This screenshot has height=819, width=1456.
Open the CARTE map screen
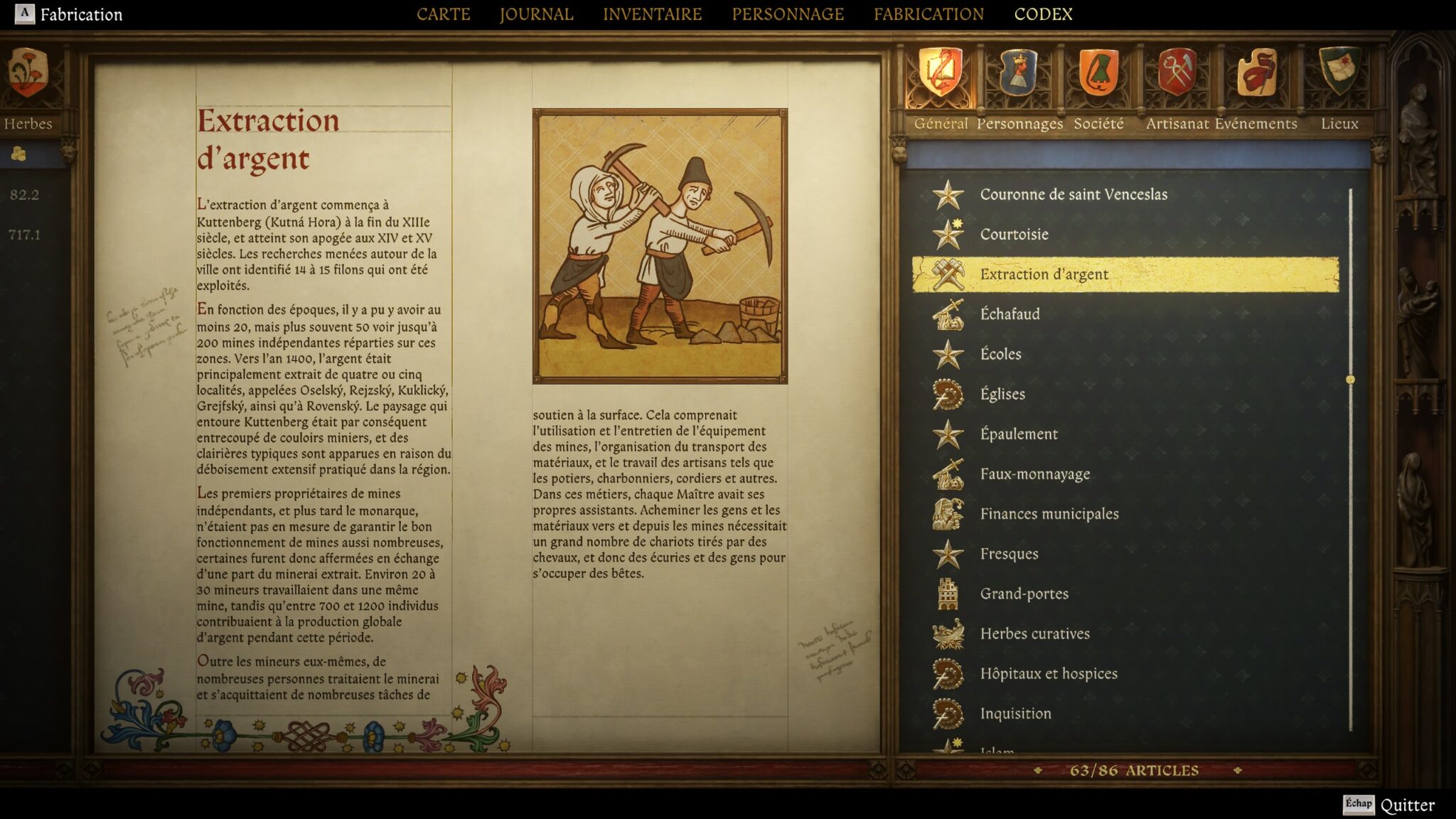coord(443,14)
